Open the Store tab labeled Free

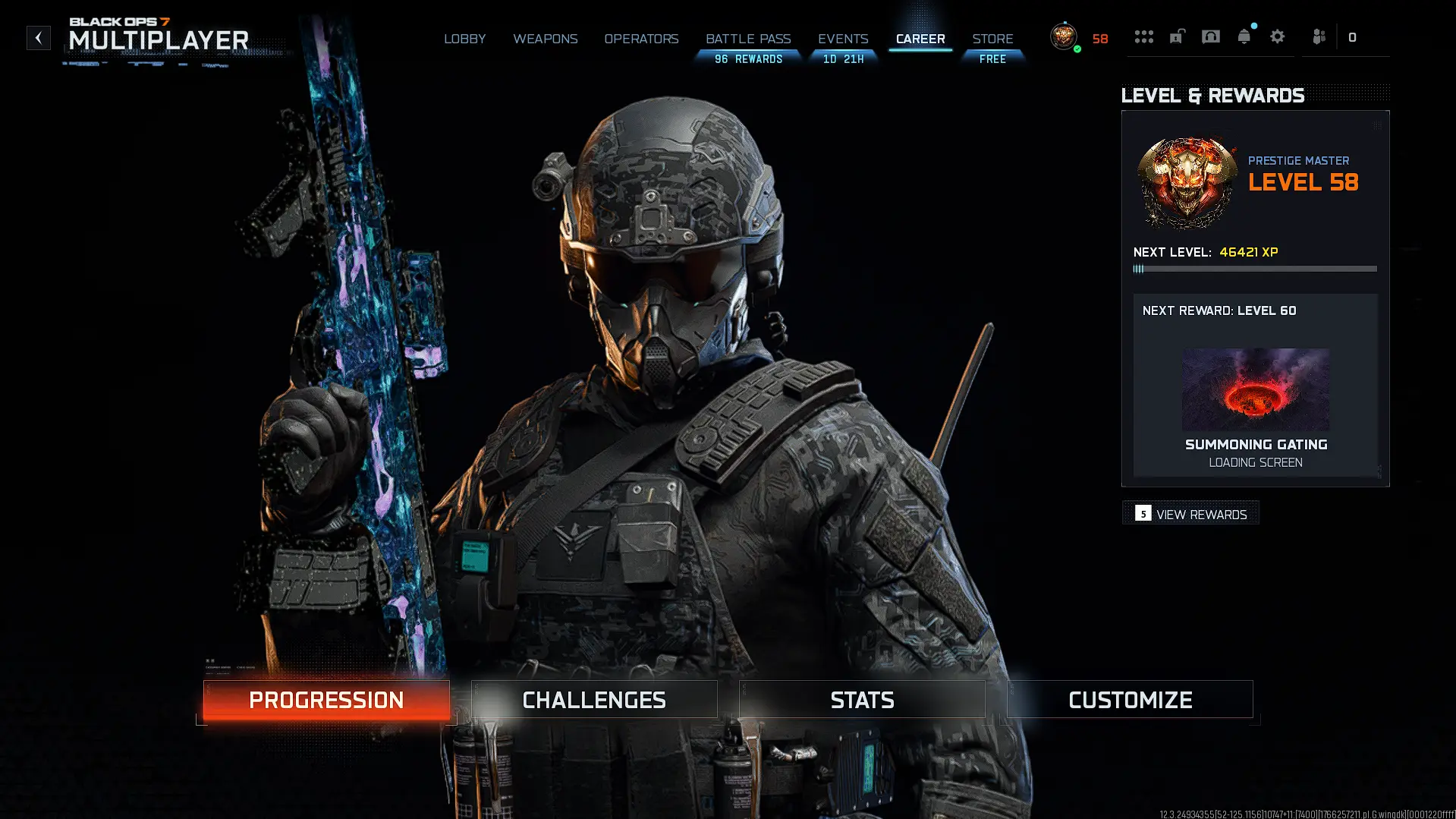coord(993,39)
